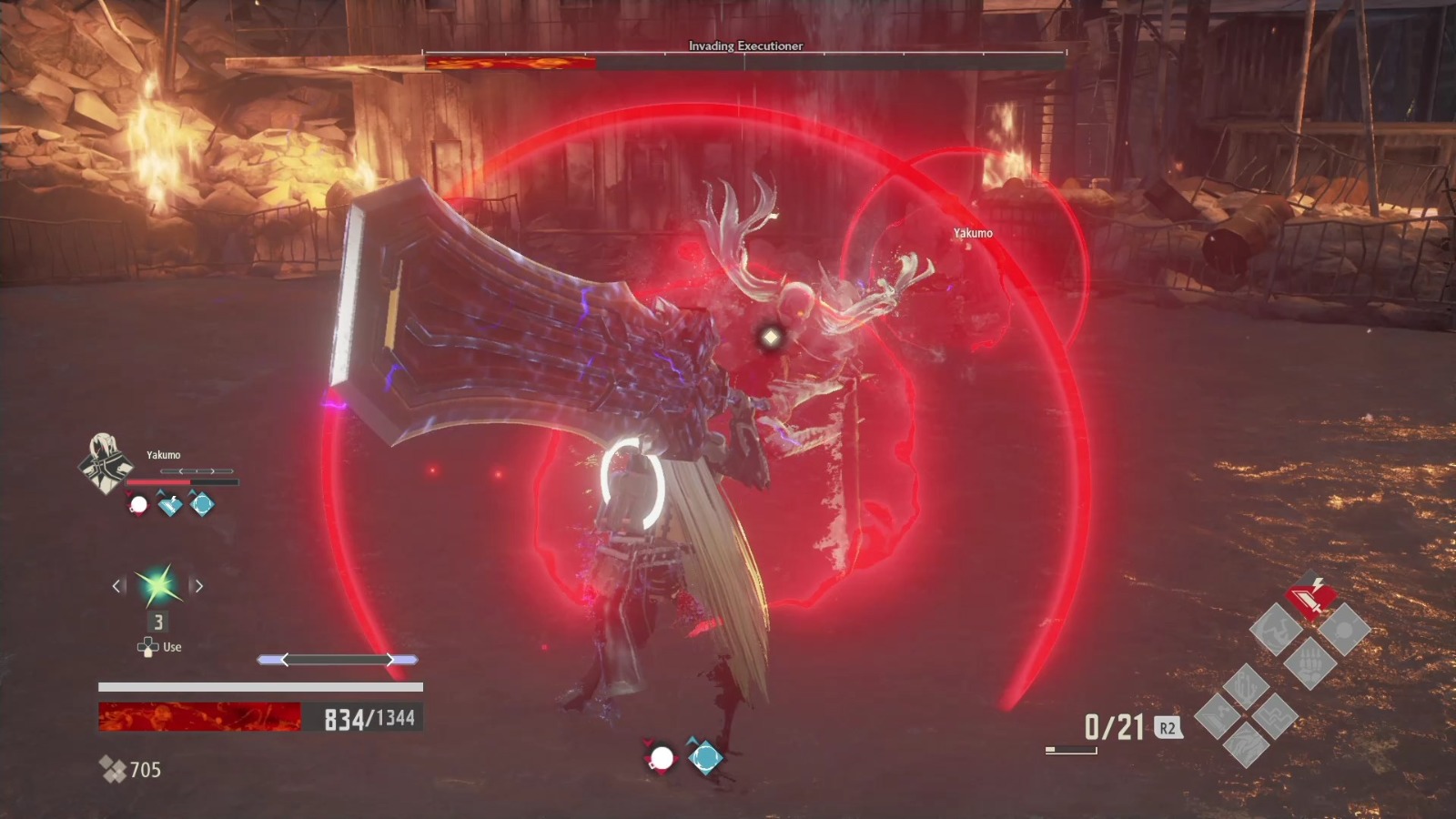Select the Invading Executioner boss name bar
Viewport: 1456px width, 819px height.
tap(744, 45)
